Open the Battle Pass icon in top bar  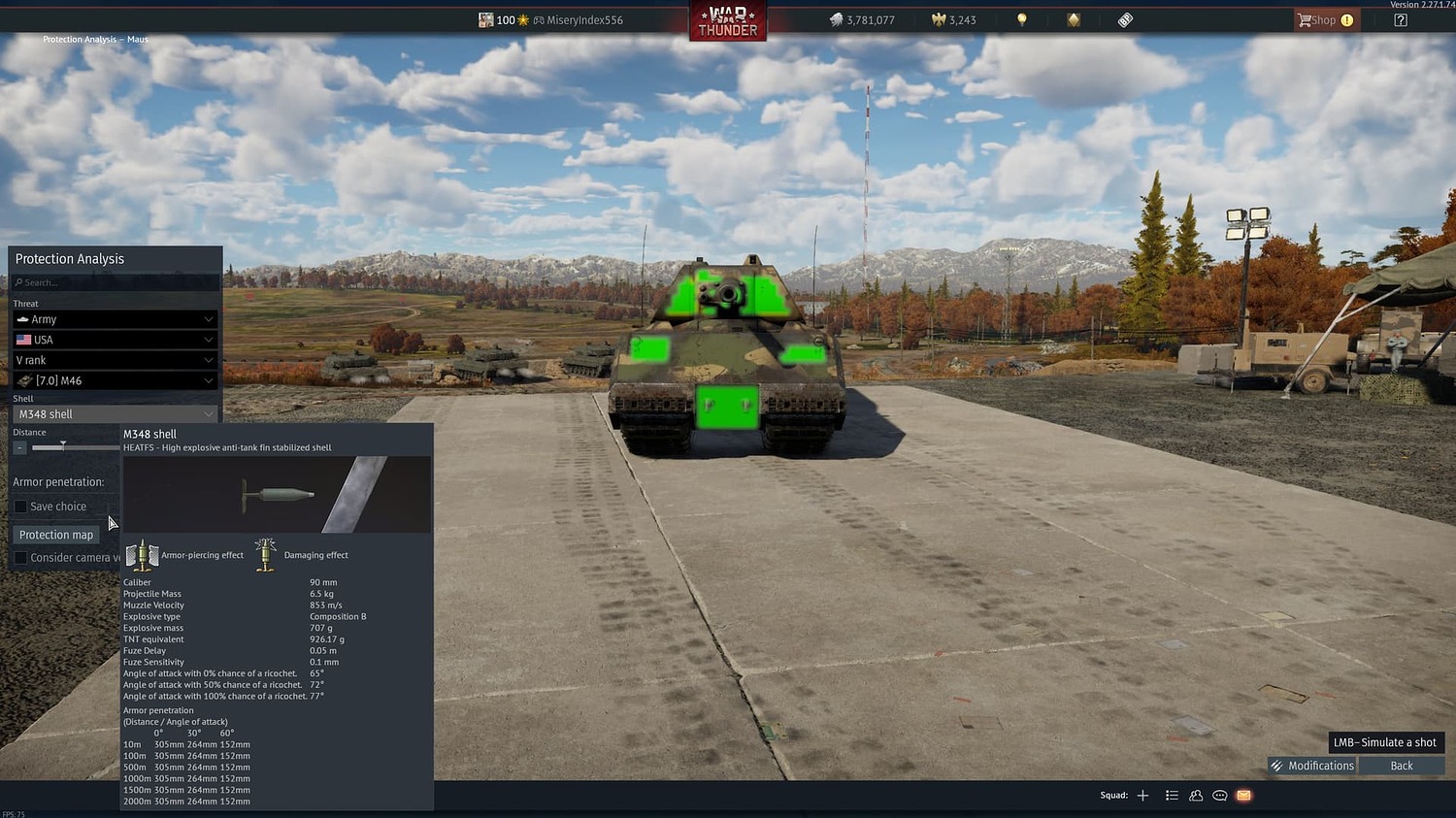click(1123, 19)
